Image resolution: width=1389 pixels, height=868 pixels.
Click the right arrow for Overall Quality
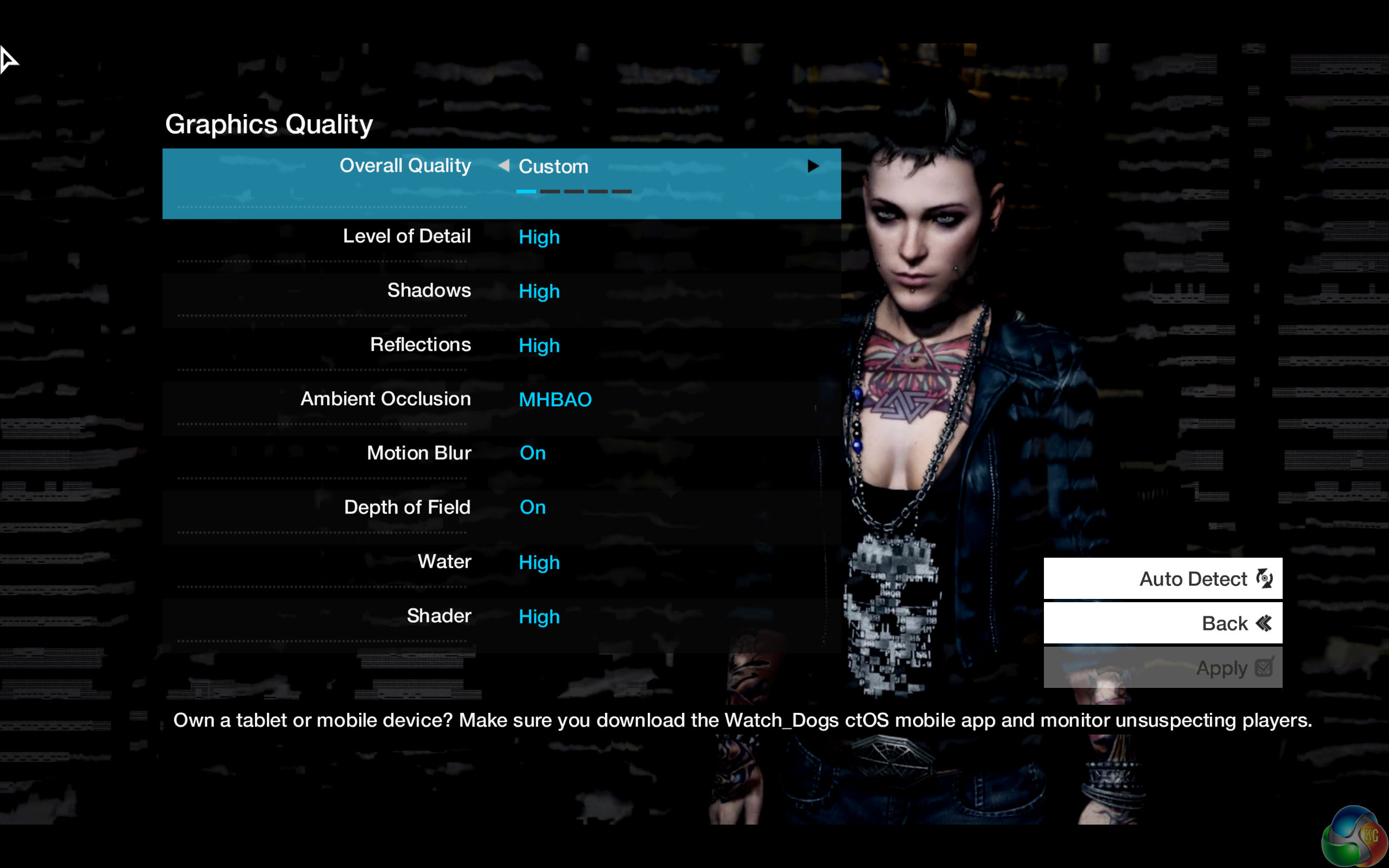(x=813, y=167)
